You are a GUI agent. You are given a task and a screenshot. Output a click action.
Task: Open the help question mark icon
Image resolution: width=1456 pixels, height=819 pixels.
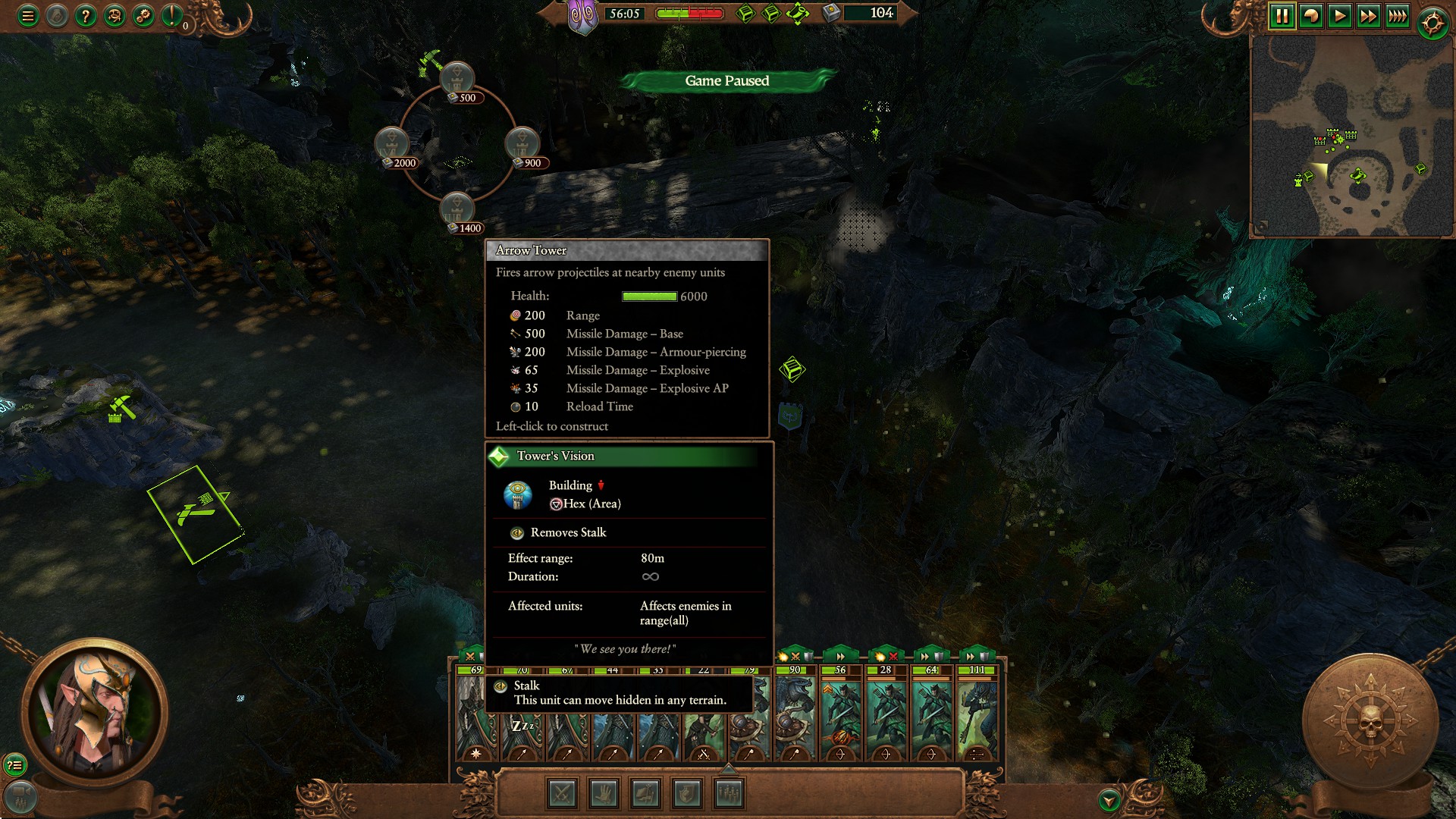click(x=86, y=14)
